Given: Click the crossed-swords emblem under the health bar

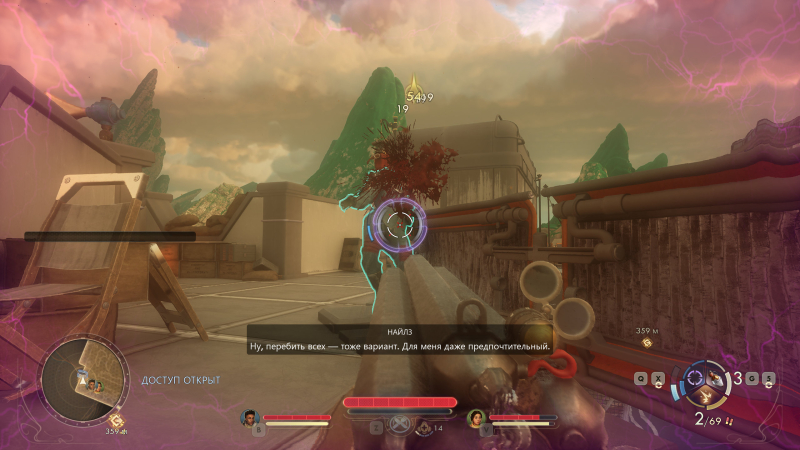Looking at the screenshot, I should (400, 423).
